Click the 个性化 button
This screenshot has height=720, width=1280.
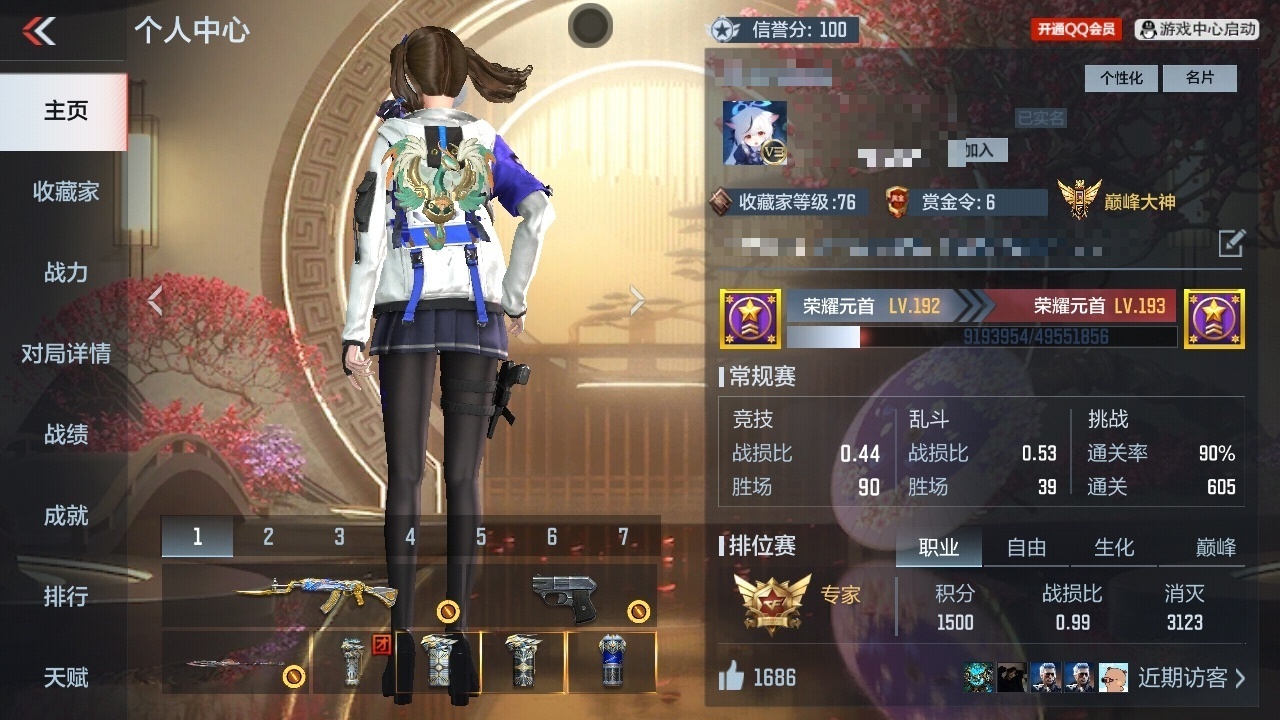pyautogui.click(x=1121, y=78)
